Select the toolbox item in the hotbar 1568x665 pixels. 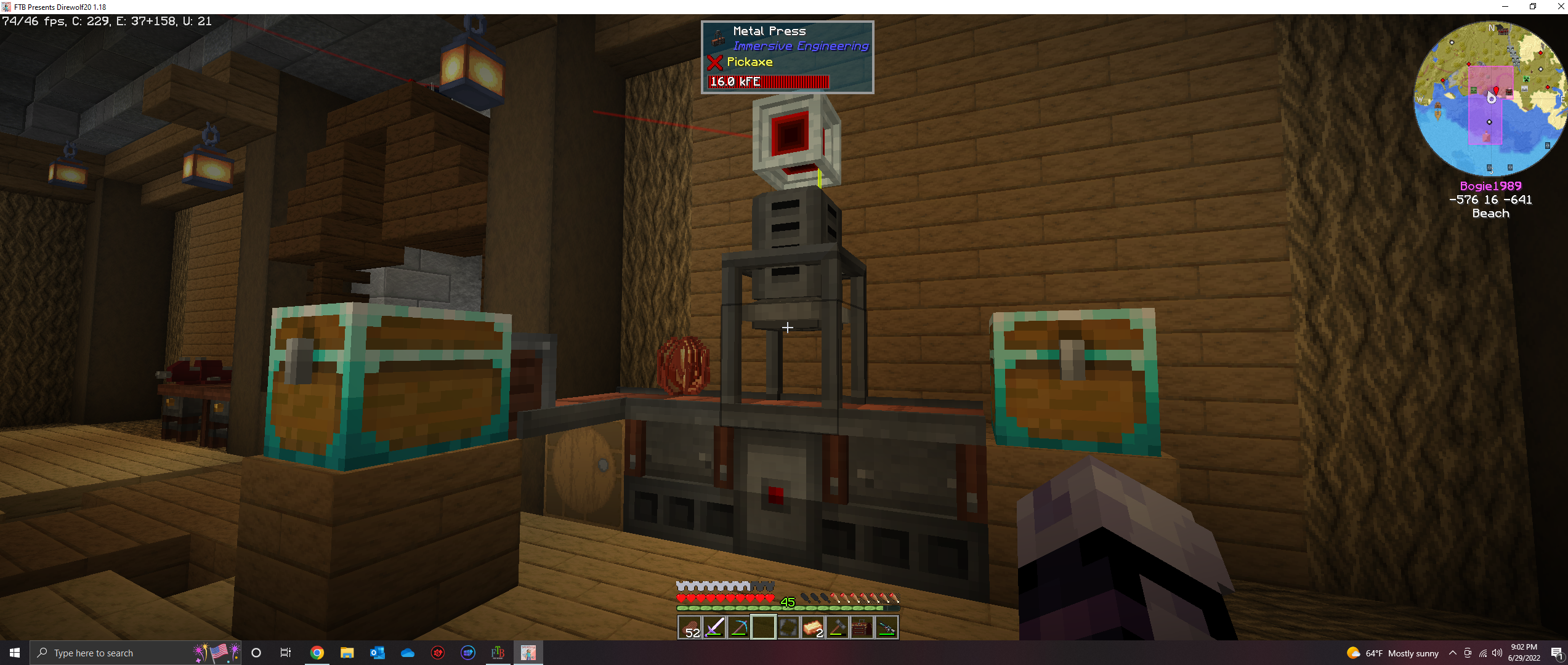(x=862, y=627)
